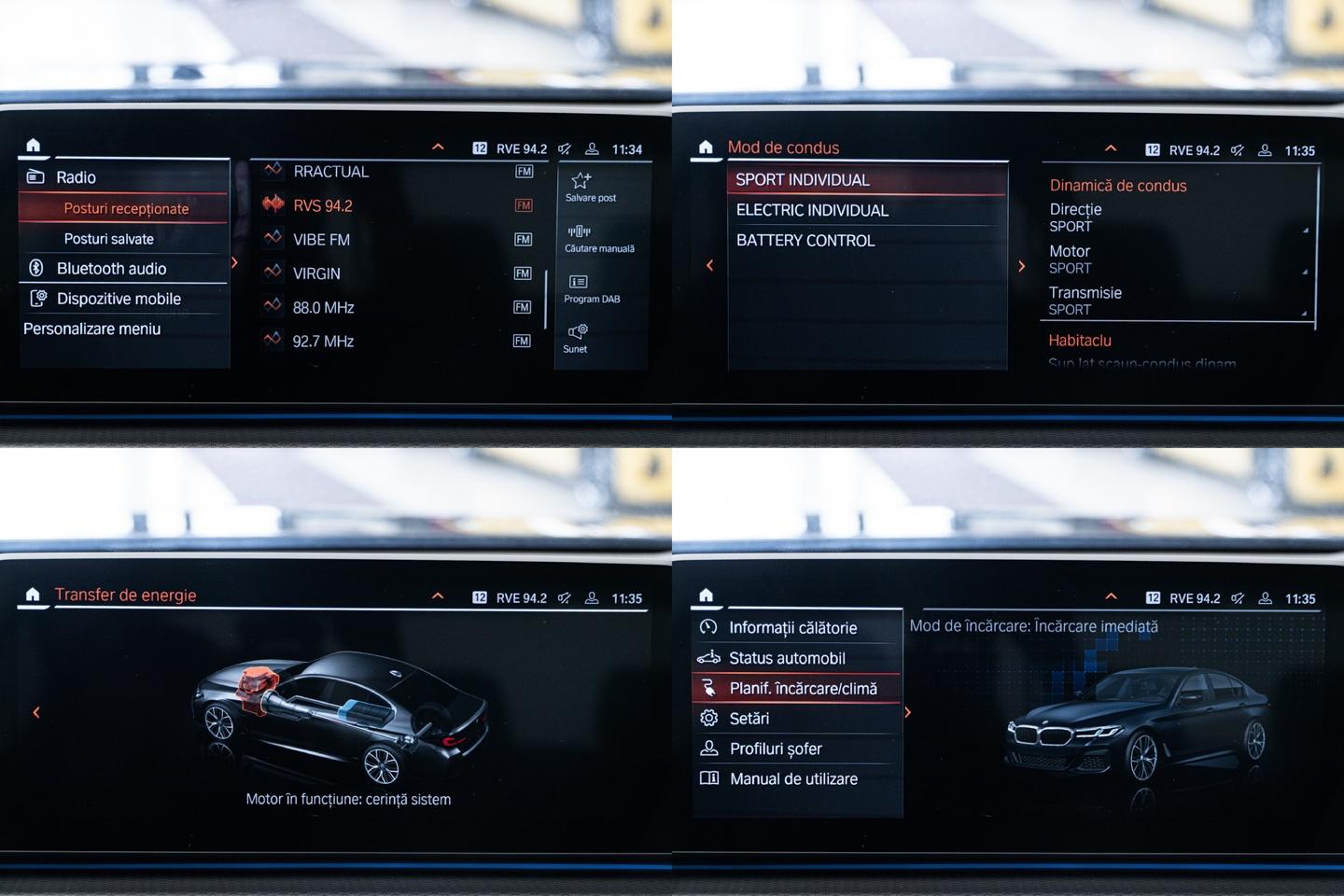
Task: Open the Program DAB button
Action: [579, 282]
